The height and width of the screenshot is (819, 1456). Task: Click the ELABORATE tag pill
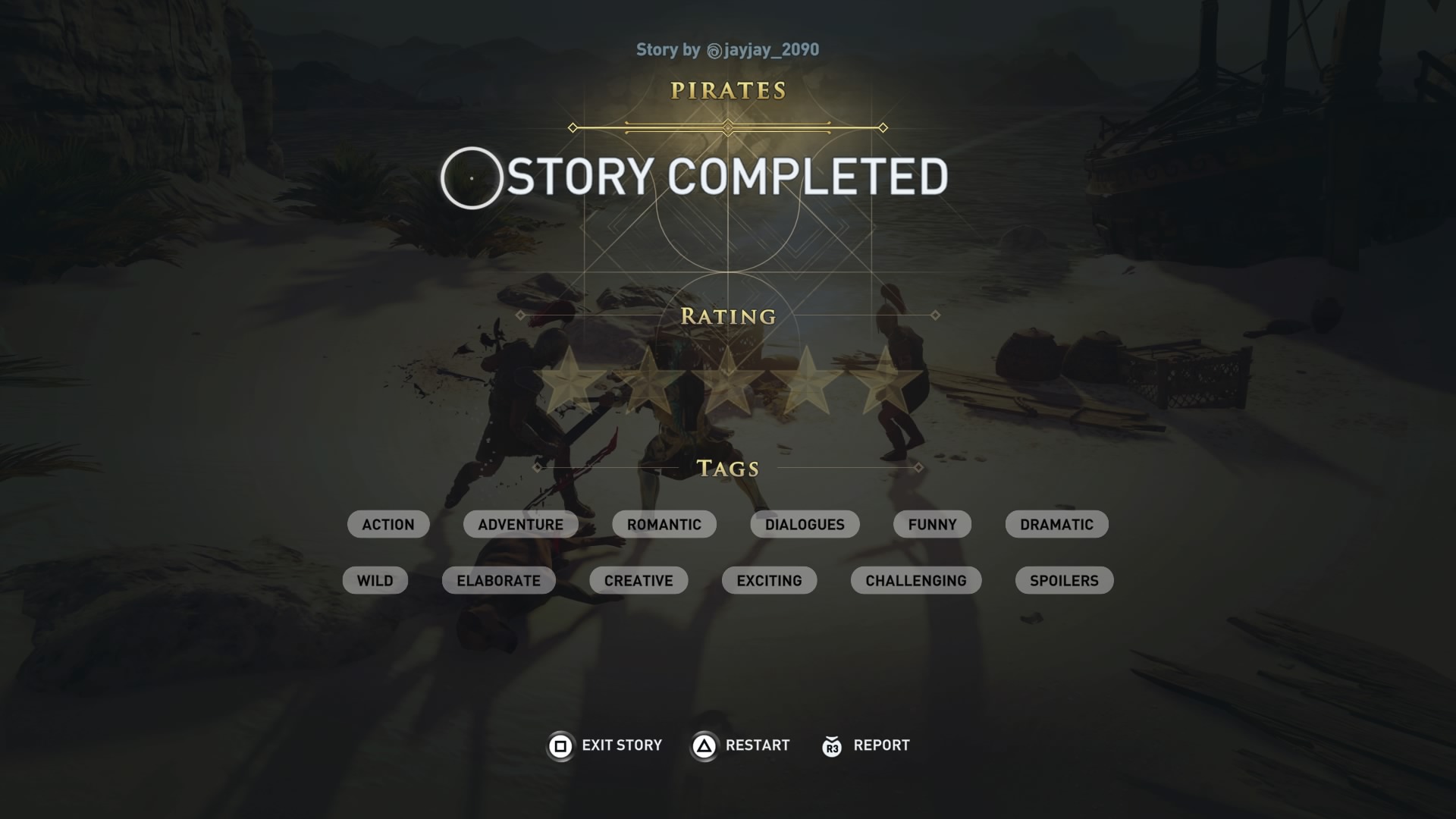(498, 580)
